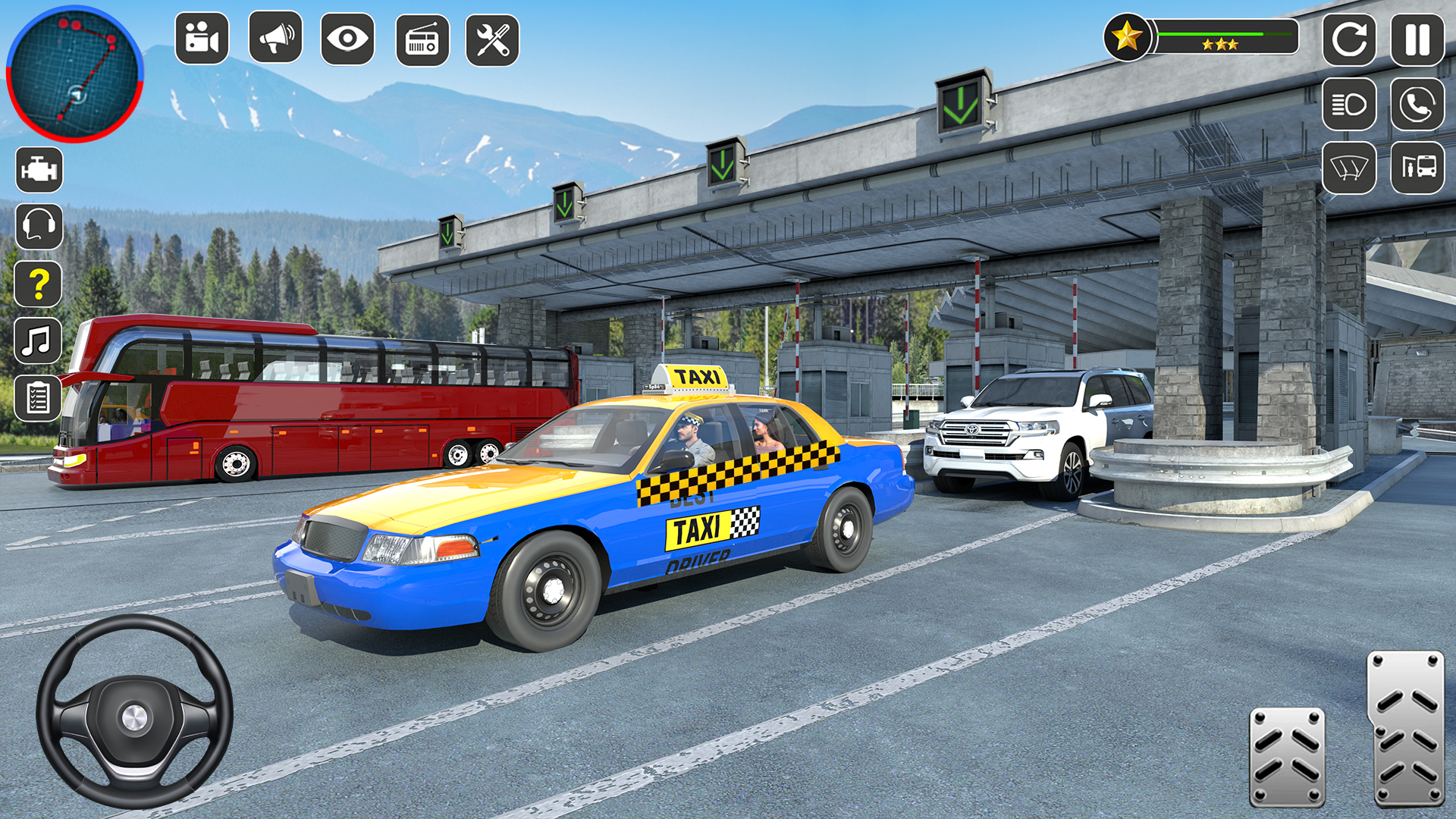The height and width of the screenshot is (819, 1456).
Task: Restart the level with the circular arrow
Action: (x=1349, y=39)
